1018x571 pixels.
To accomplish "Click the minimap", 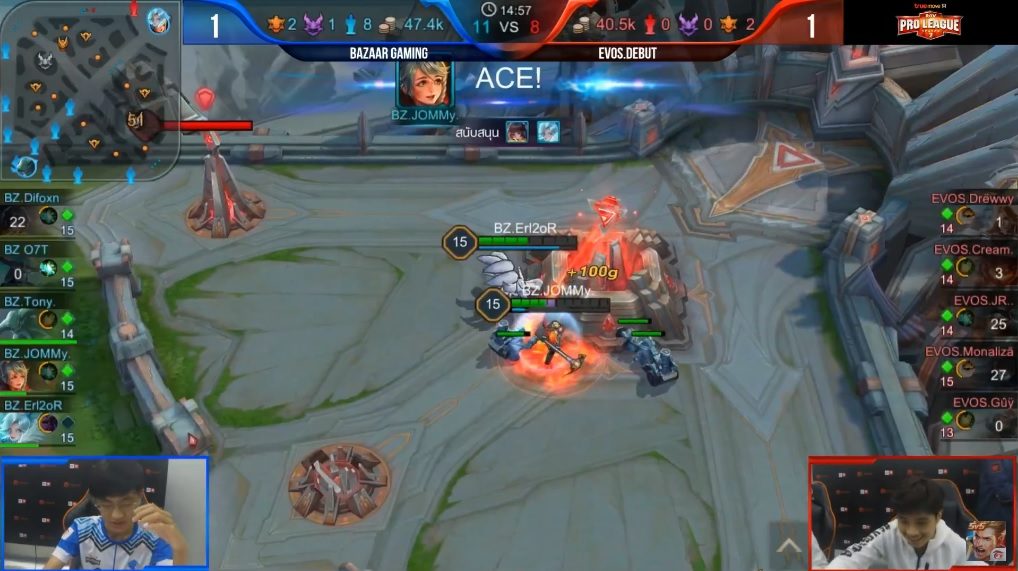I will pos(88,88).
